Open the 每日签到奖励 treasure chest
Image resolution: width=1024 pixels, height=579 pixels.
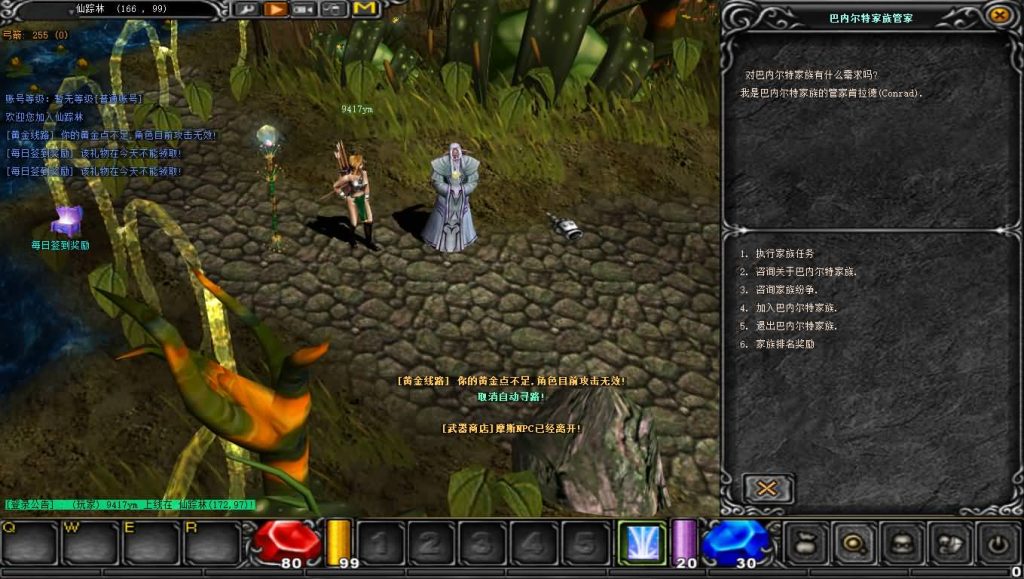(66, 220)
